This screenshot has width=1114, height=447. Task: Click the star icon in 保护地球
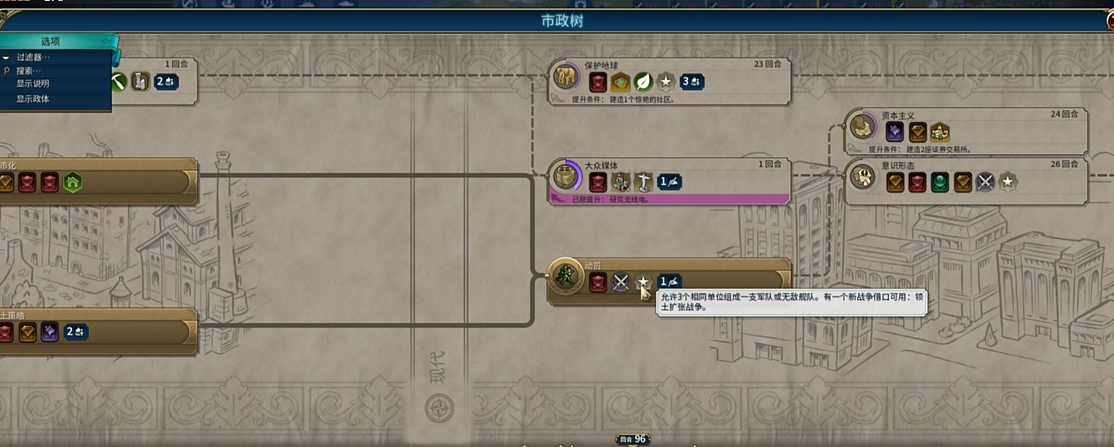click(x=665, y=82)
